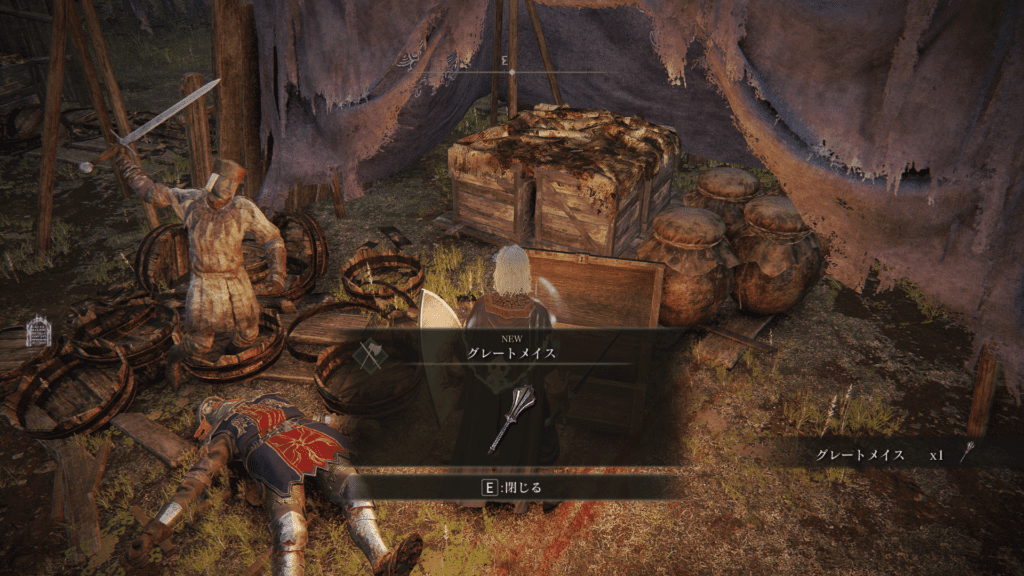1024x576 pixels.
Task: Click the crossed-weapons category icon beside item name
Action: pos(371,356)
